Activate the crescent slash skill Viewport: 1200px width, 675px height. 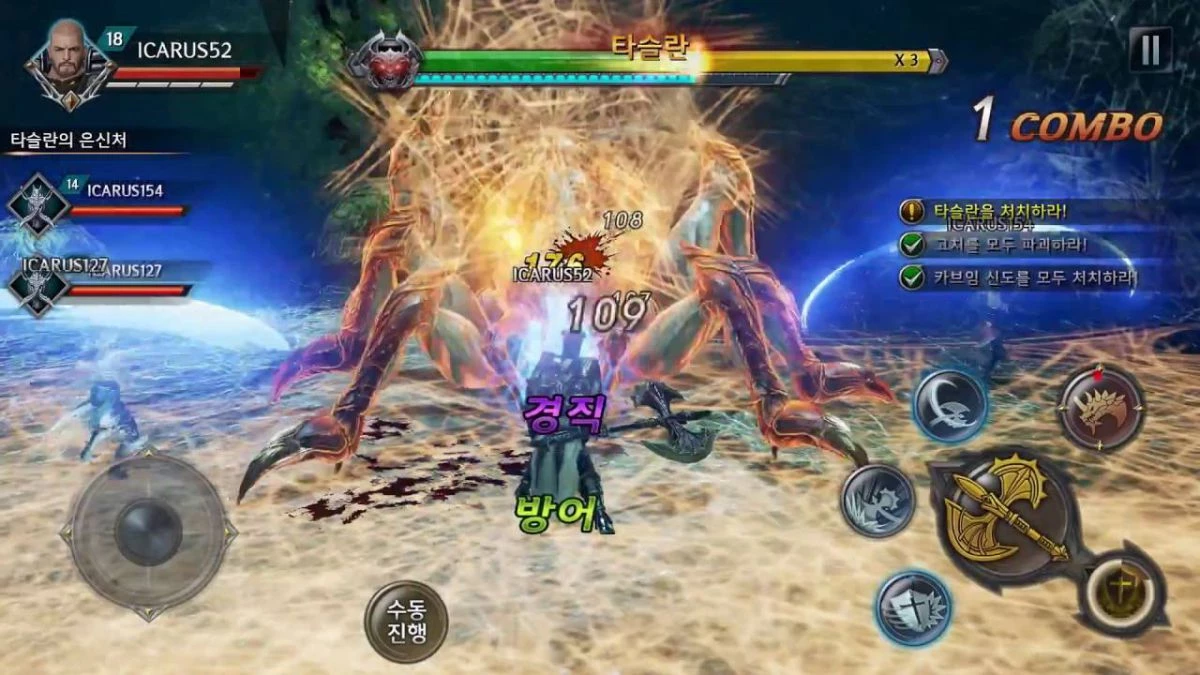(950, 406)
